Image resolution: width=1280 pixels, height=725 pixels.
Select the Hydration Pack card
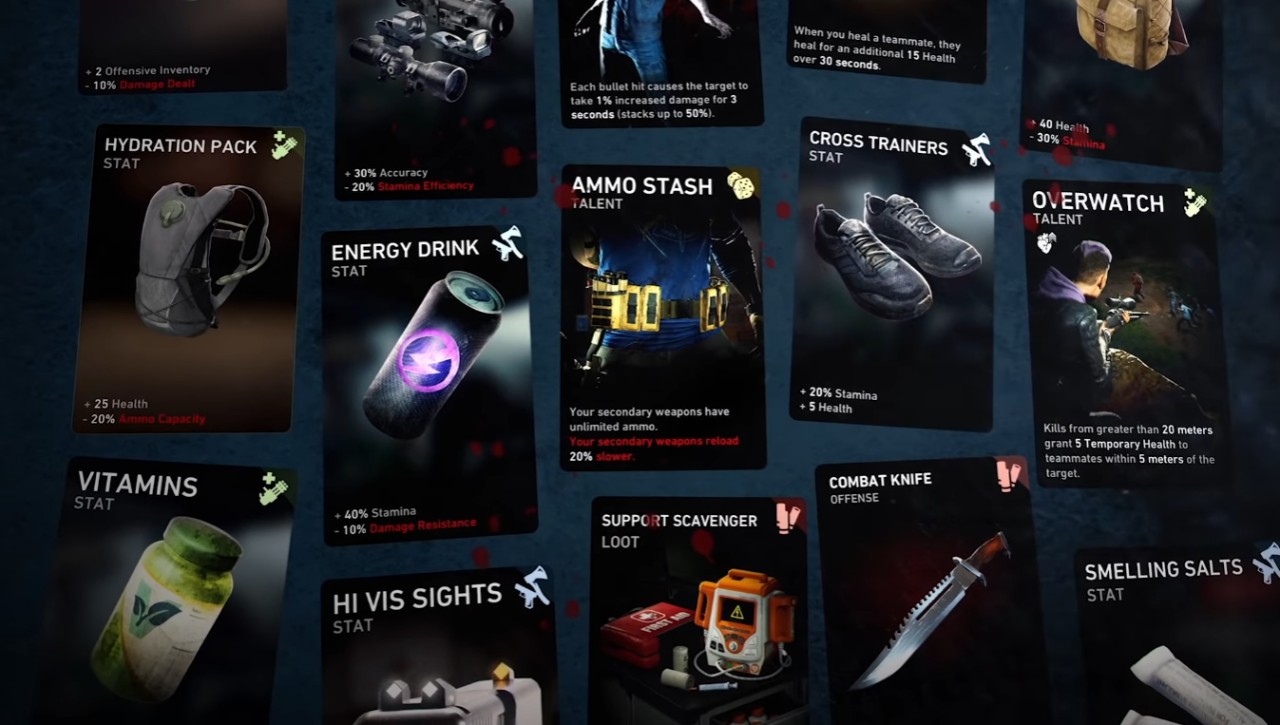pyautogui.click(x=188, y=280)
